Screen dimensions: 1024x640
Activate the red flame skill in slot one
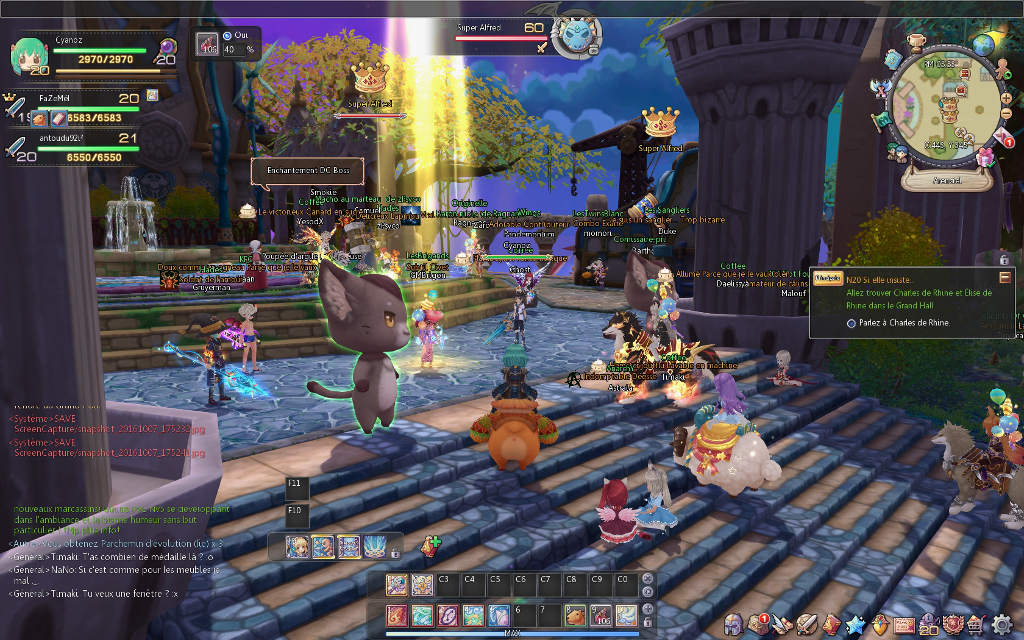397,615
